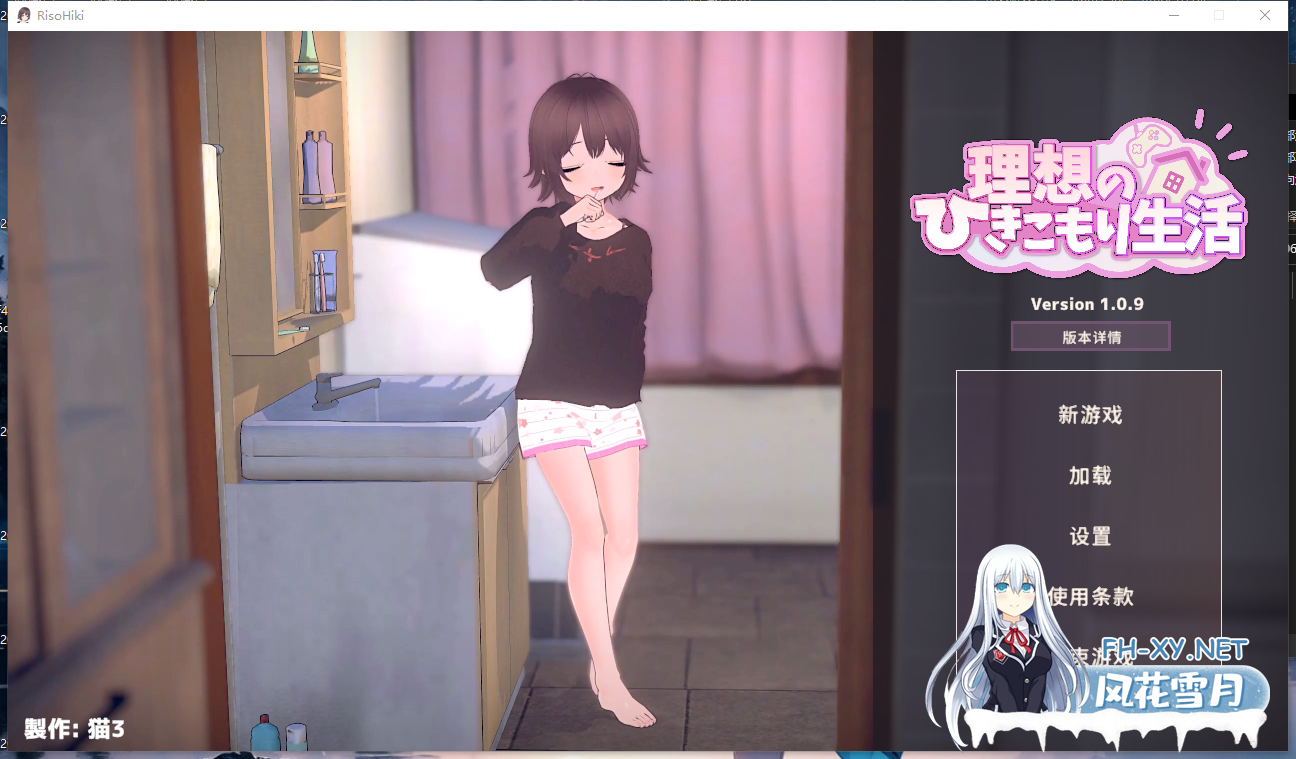Screen dimensions: 1296x759
Task: Click the Version 1.0.9 label
Action: tap(1089, 304)
